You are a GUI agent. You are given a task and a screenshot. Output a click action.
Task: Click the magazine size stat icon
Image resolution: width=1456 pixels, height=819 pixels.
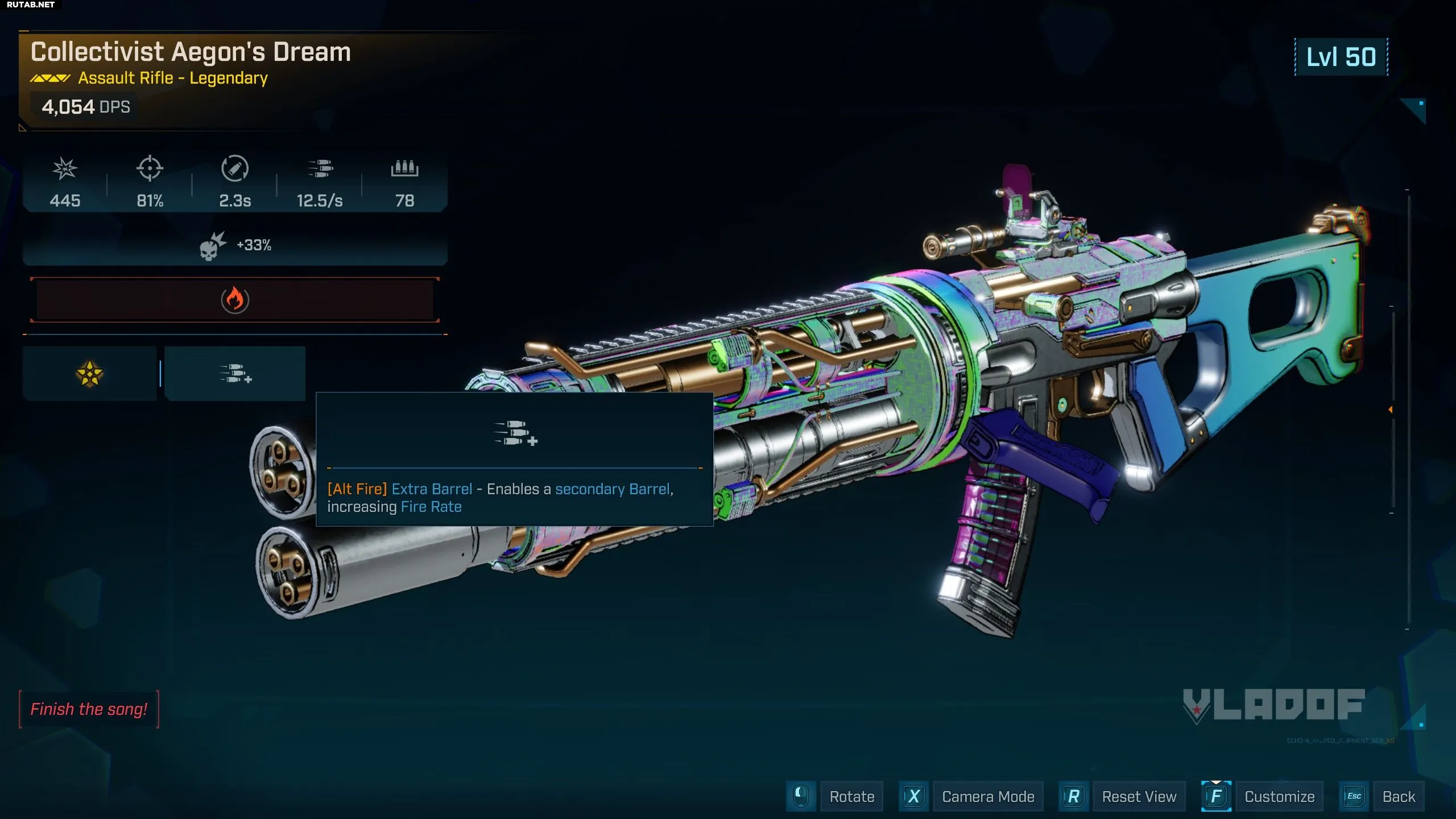[x=404, y=169]
